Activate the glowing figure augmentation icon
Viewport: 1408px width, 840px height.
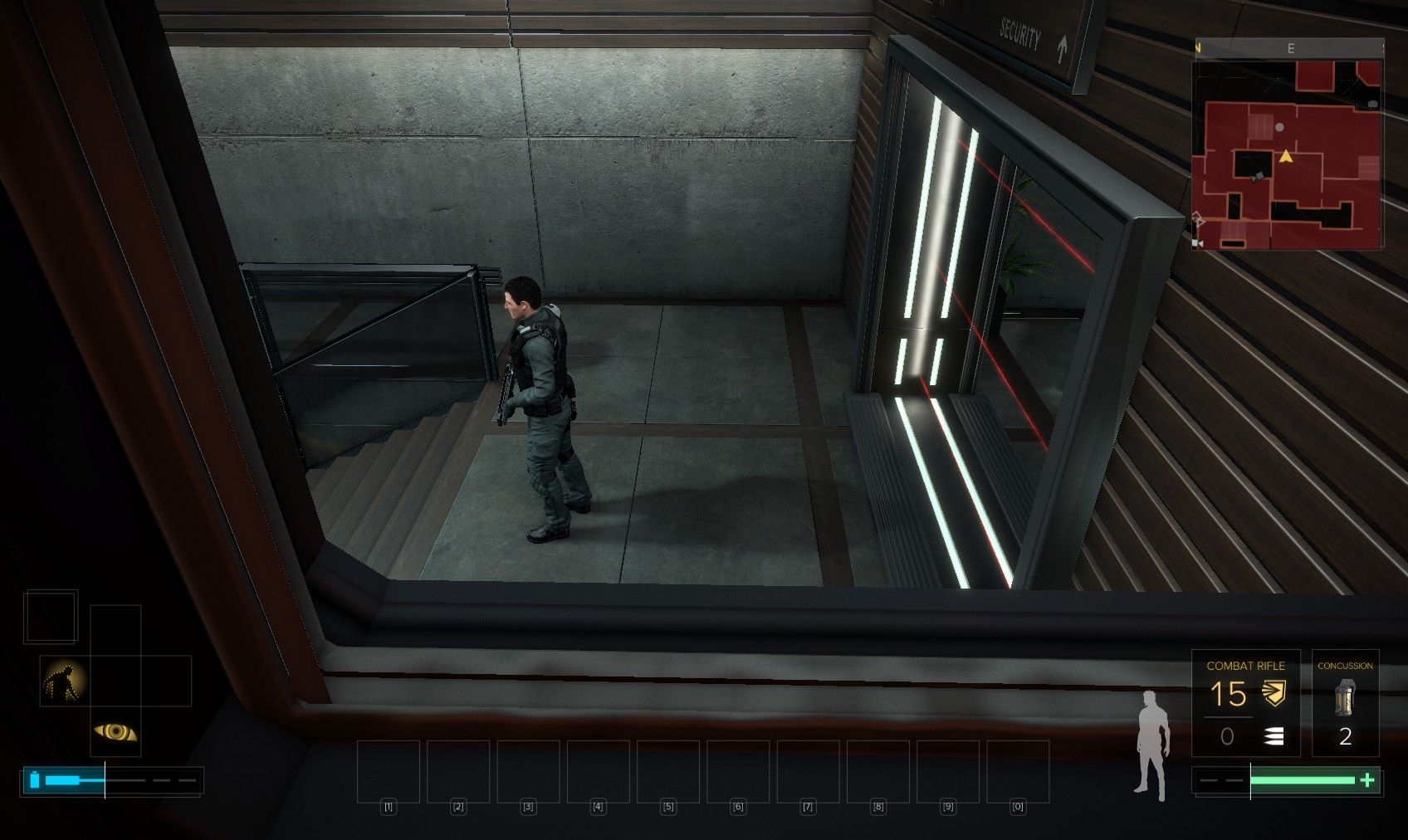click(64, 681)
